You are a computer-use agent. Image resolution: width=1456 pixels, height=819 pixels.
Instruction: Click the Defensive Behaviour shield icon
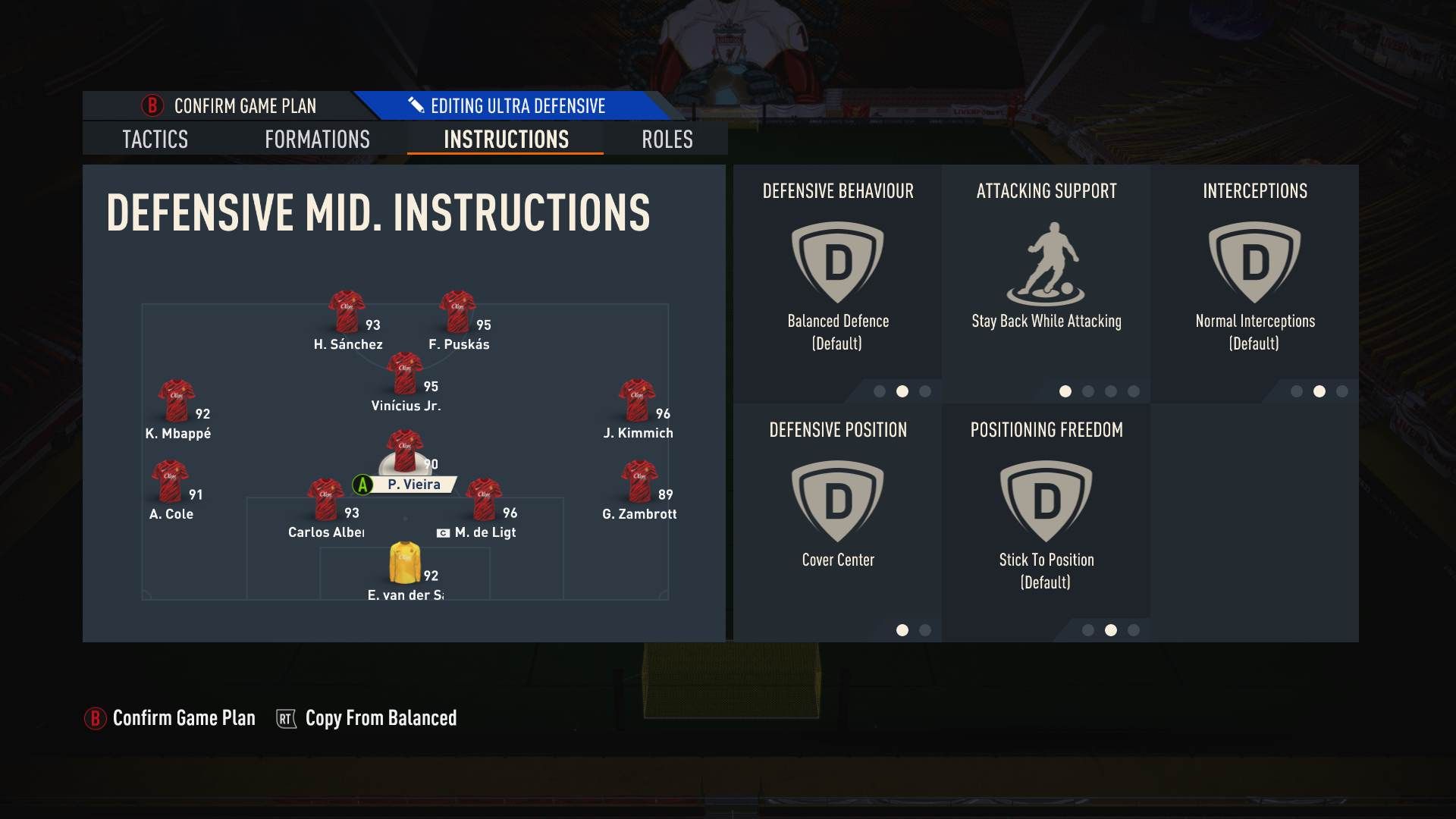[838, 262]
